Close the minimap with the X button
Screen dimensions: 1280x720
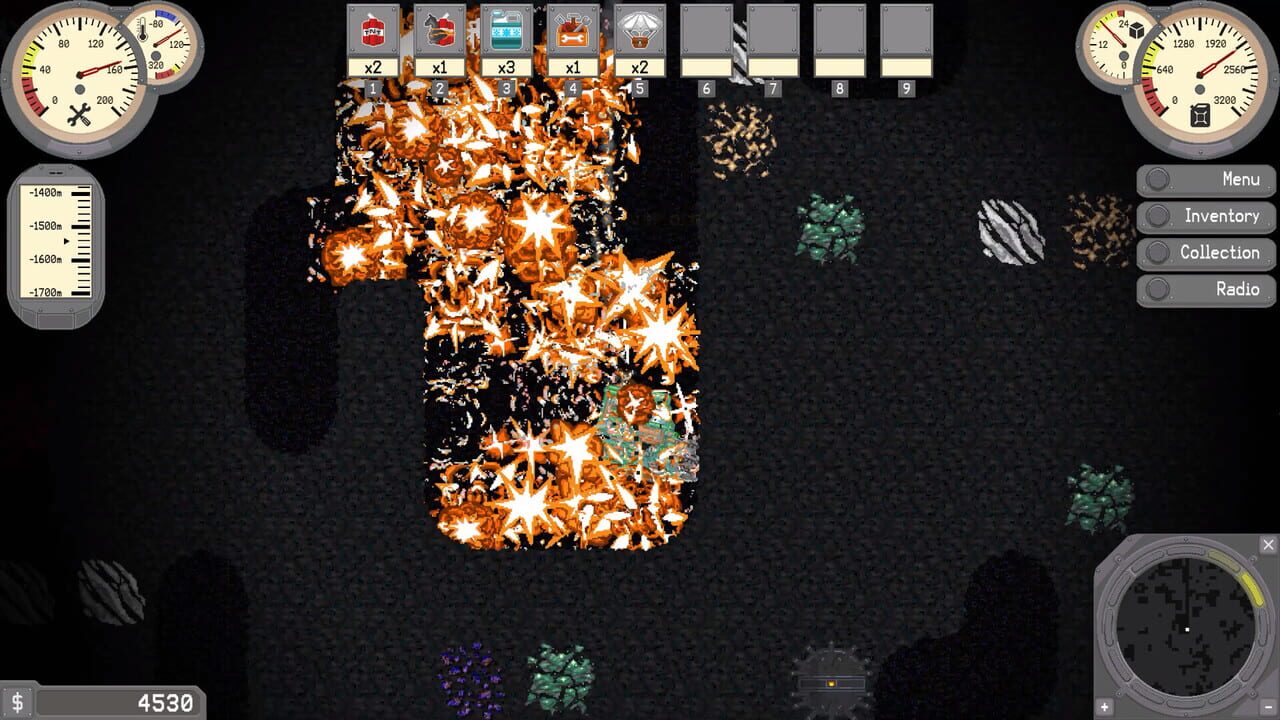tap(1269, 543)
